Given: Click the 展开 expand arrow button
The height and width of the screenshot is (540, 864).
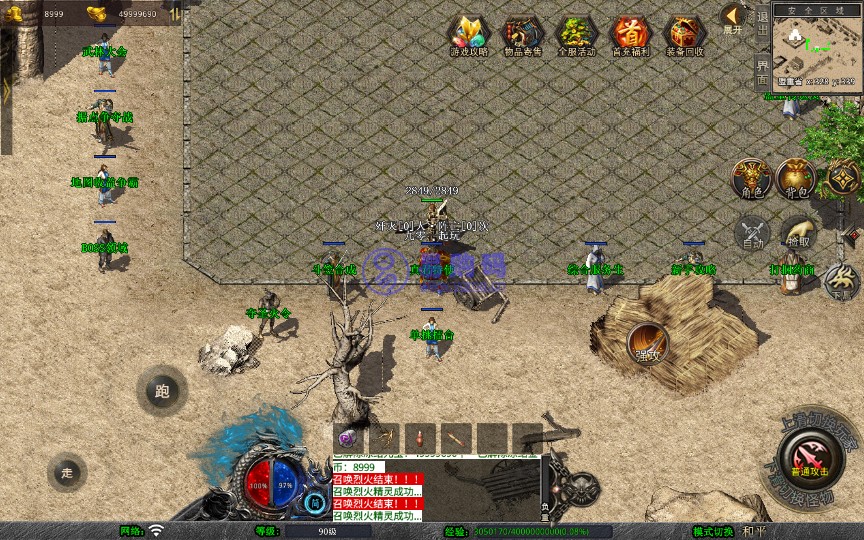Looking at the screenshot, I should coord(733,18).
